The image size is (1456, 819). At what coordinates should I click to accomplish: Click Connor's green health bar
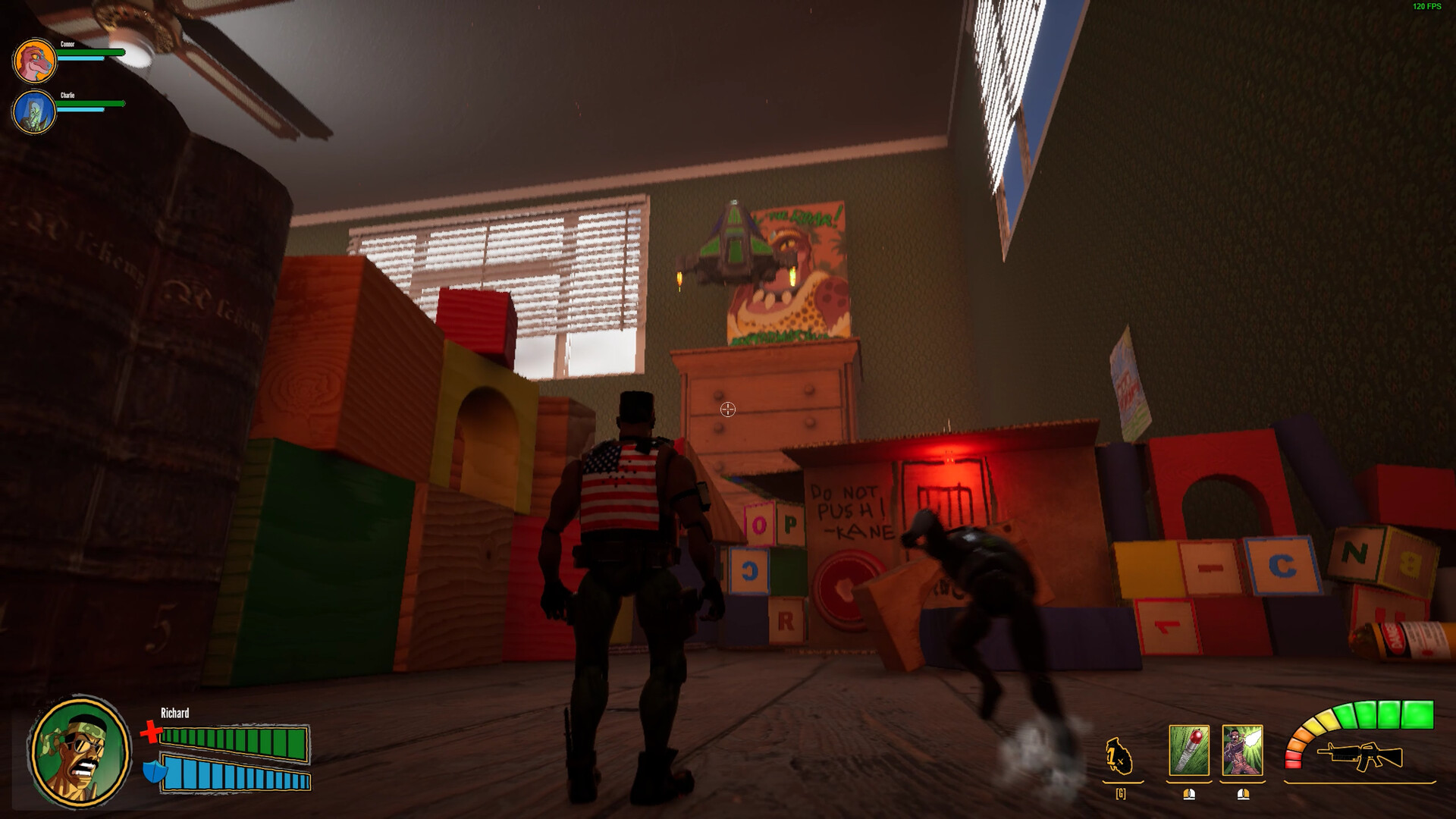pyautogui.click(x=91, y=52)
